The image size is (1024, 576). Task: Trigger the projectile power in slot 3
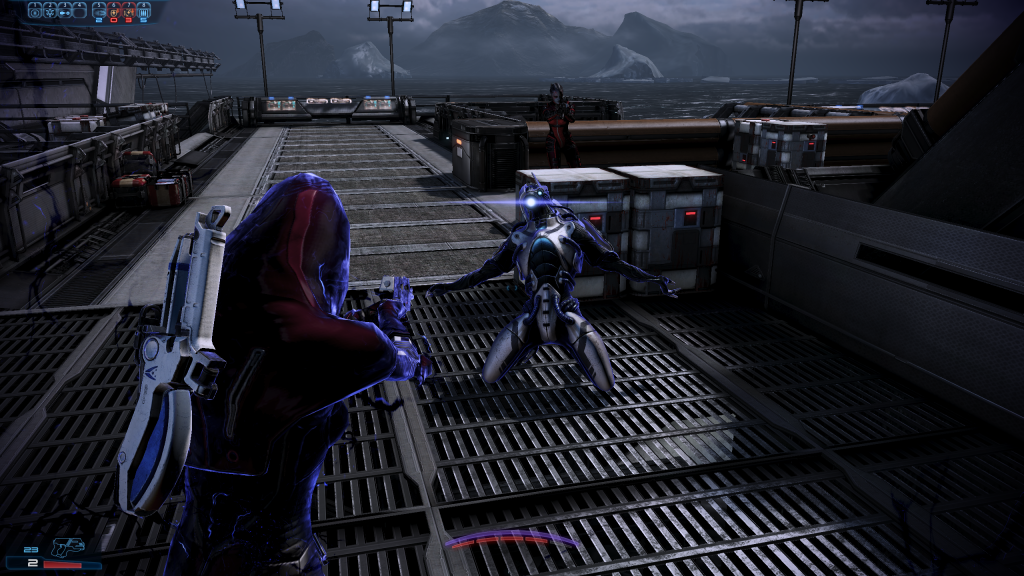coord(64,10)
